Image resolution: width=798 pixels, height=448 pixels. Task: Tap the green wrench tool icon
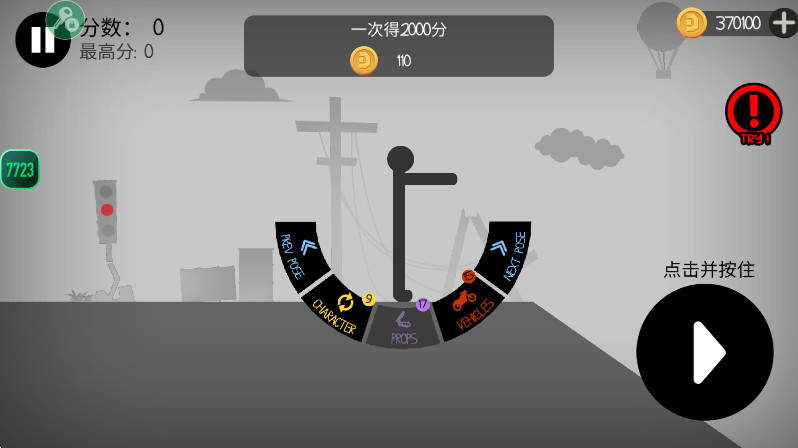(65, 19)
